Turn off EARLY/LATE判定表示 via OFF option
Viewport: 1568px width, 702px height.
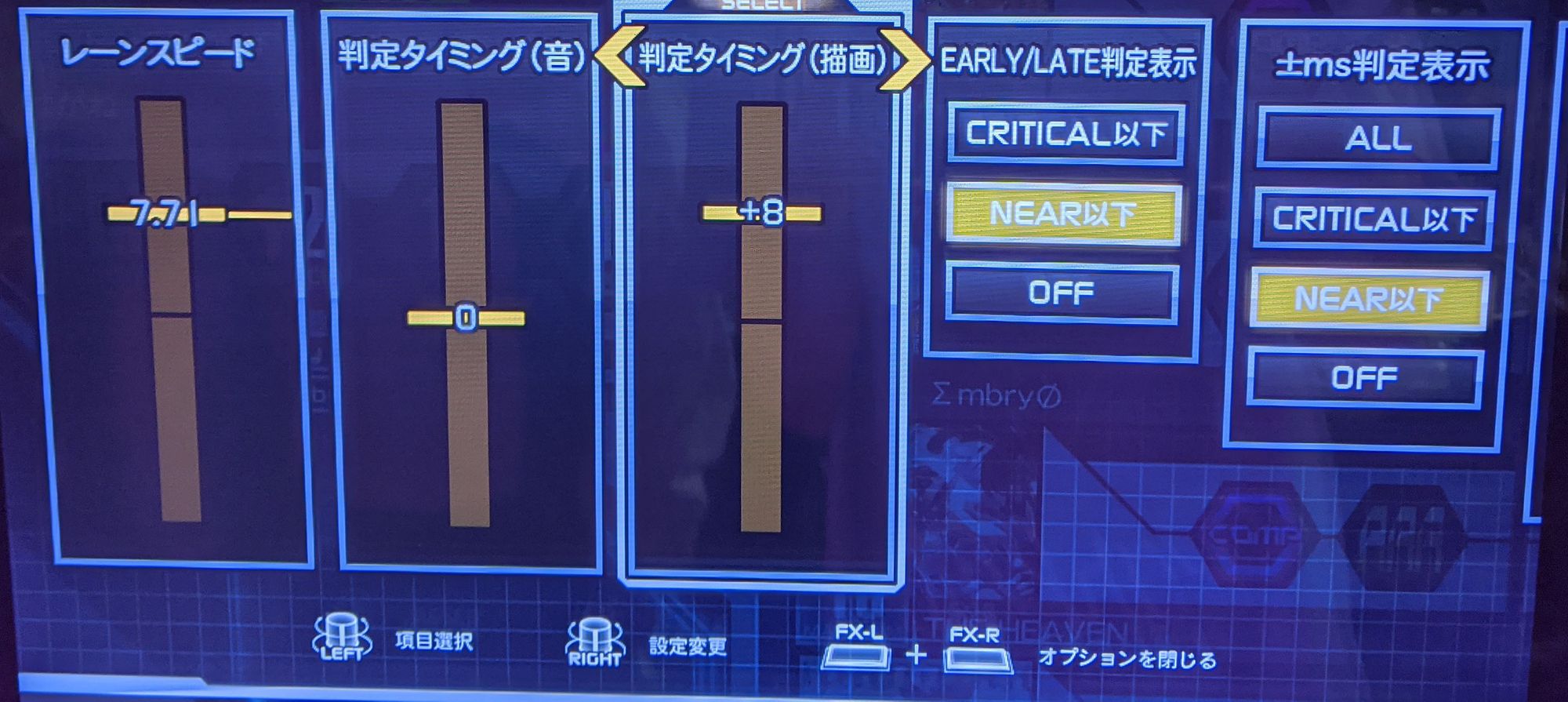[x=1060, y=293]
